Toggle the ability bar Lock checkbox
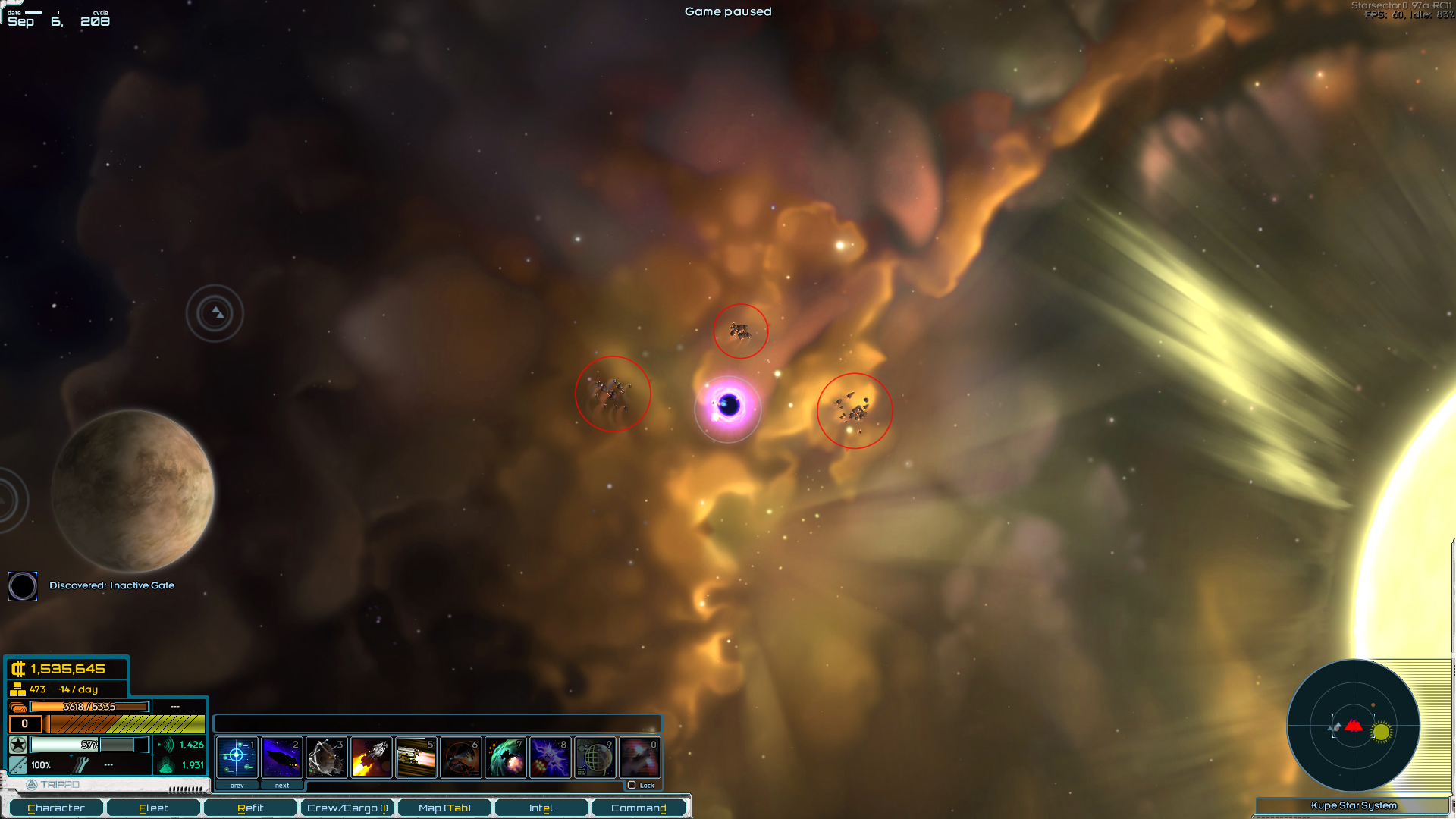This screenshot has height=819, width=1456. [632, 785]
